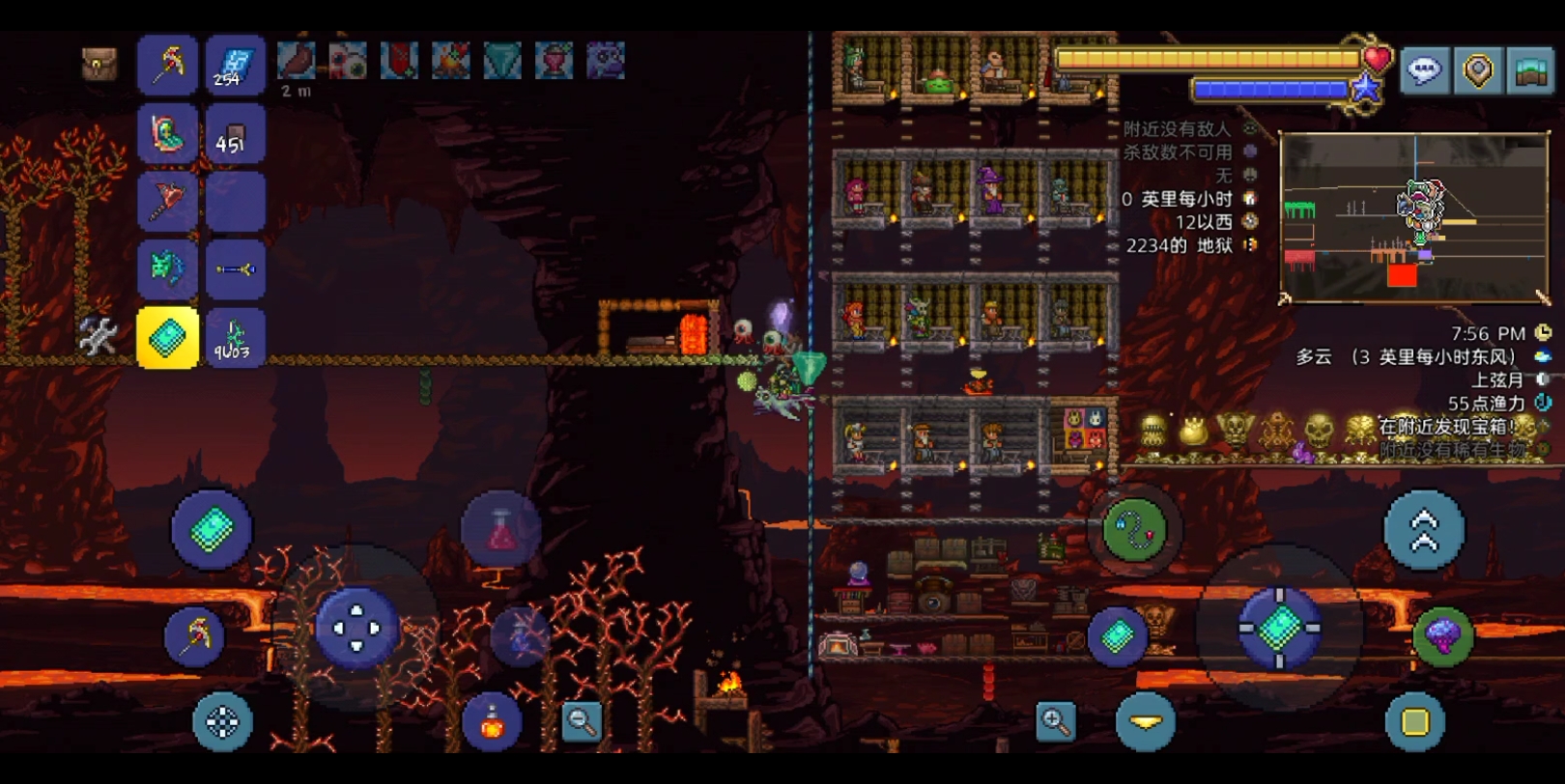Open the leather bag inventory

[x=99, y=64]
